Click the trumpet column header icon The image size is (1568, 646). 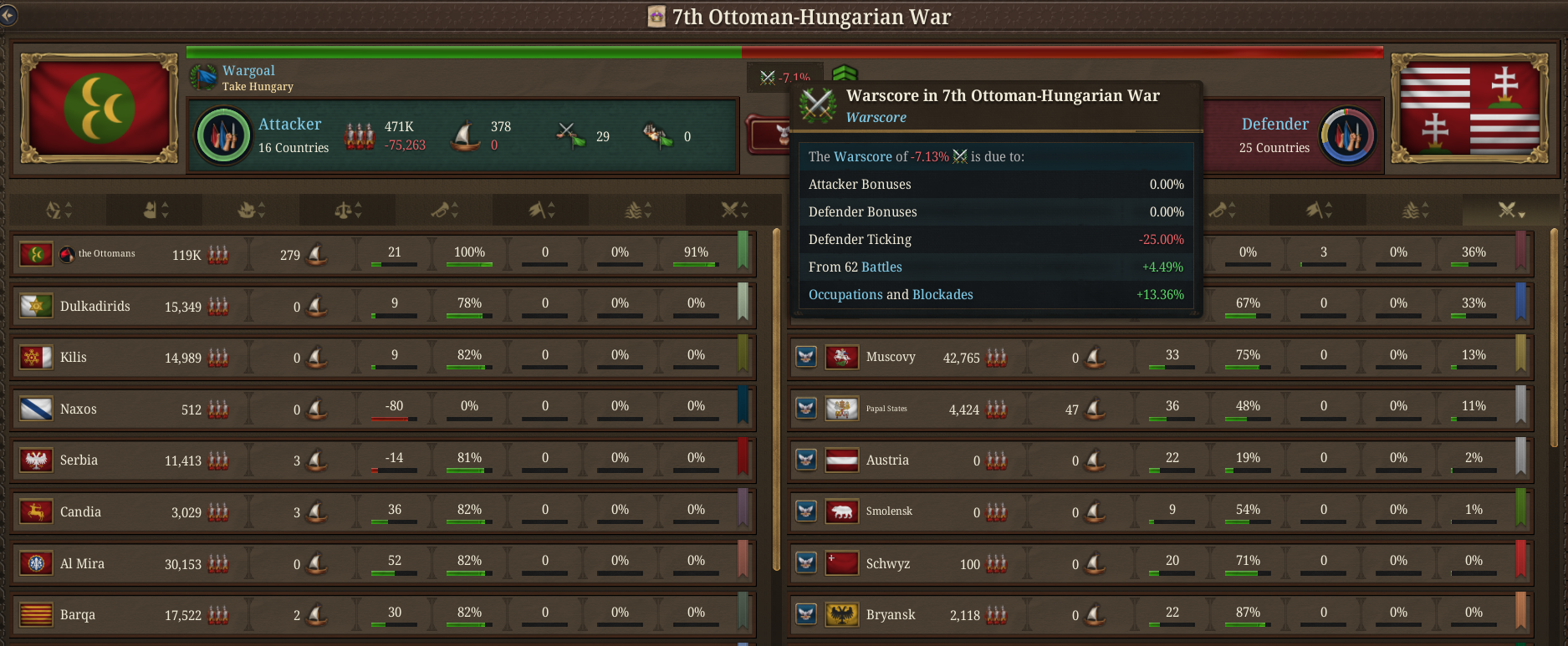[439, 211]
